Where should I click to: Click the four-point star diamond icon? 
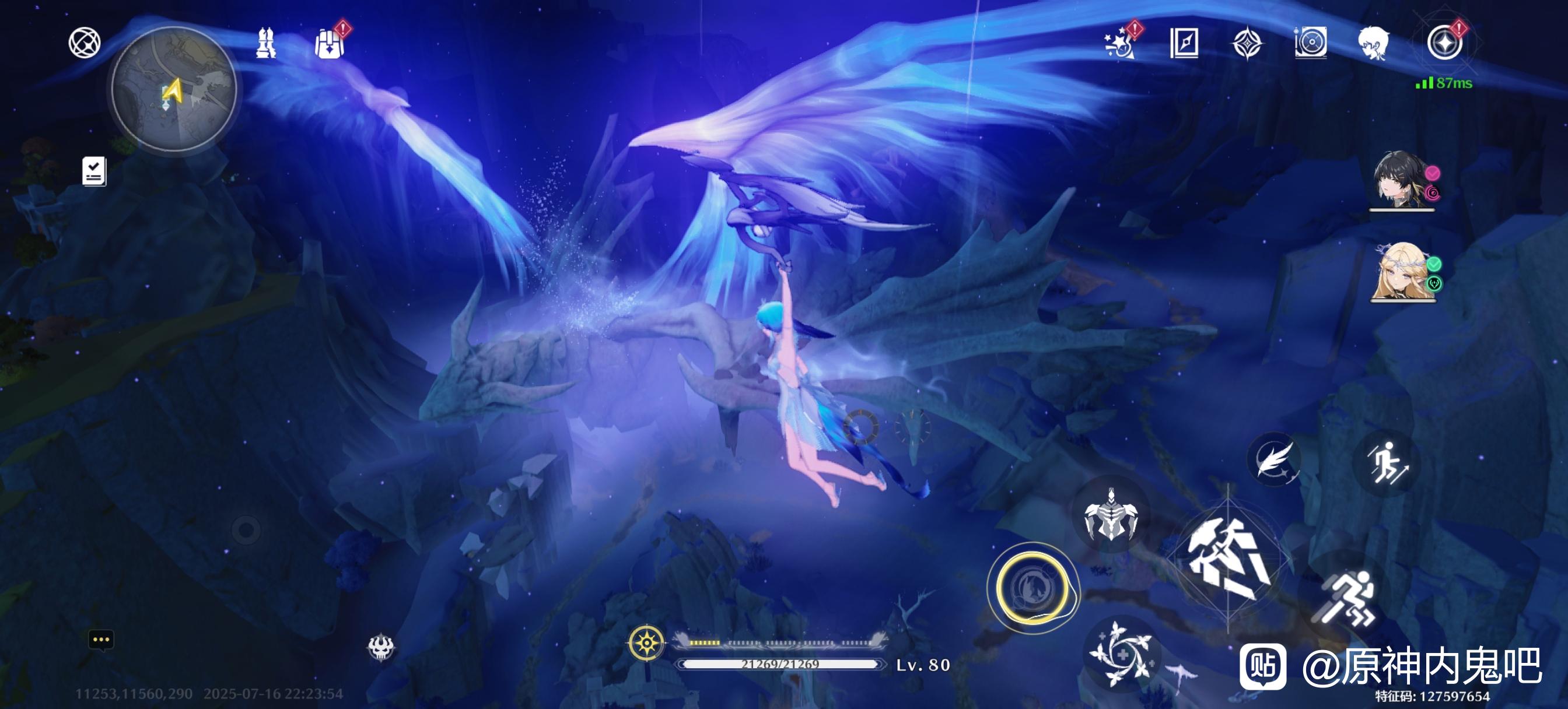tap(1247, 43)
